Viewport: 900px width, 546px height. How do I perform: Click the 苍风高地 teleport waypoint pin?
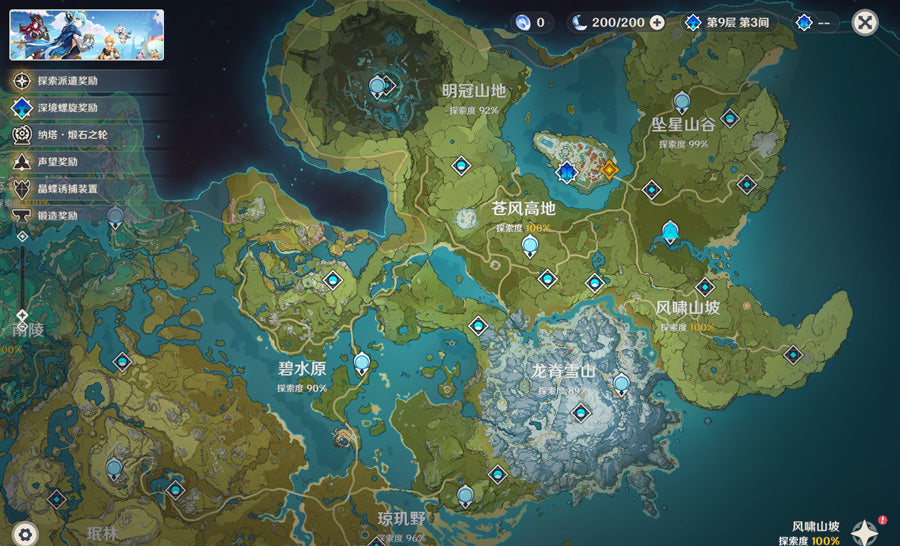click(x=529, y=244)
